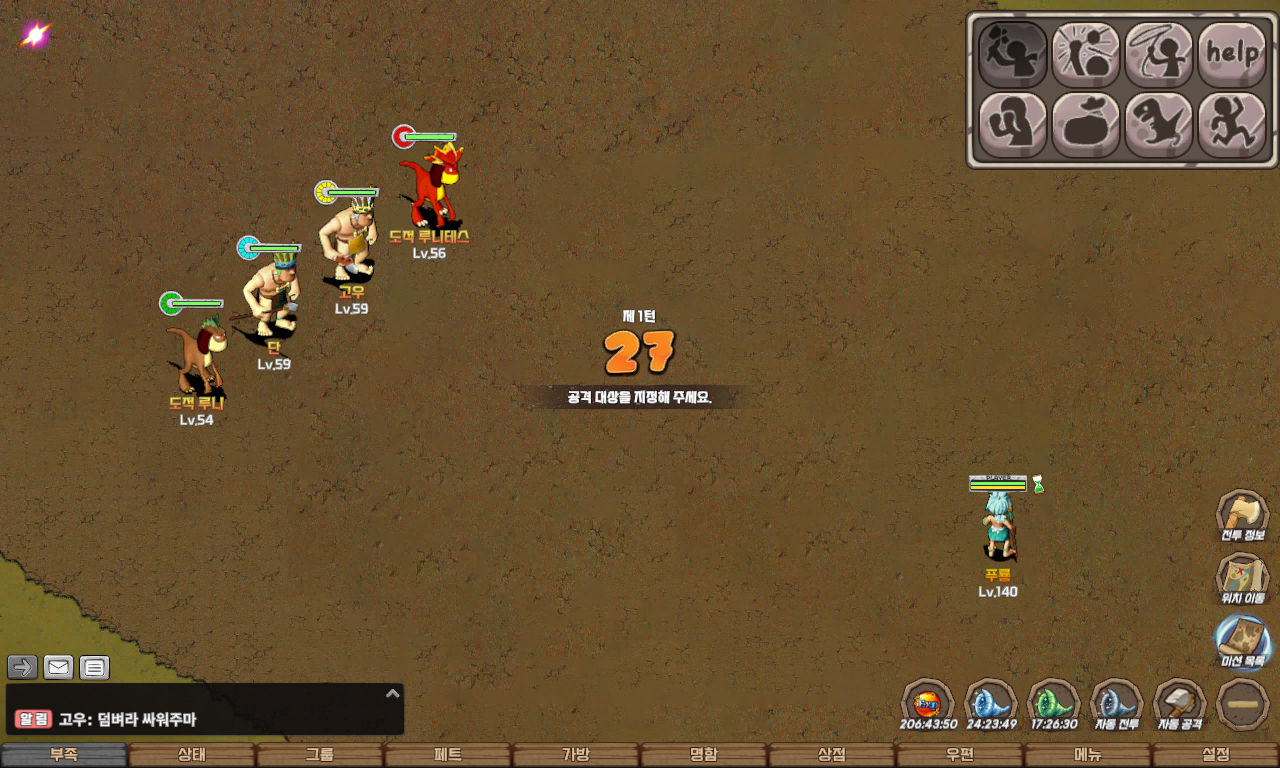Open the envelope mail icon above chat
This screenshot has width=1280, height=768.
[59, 667]
